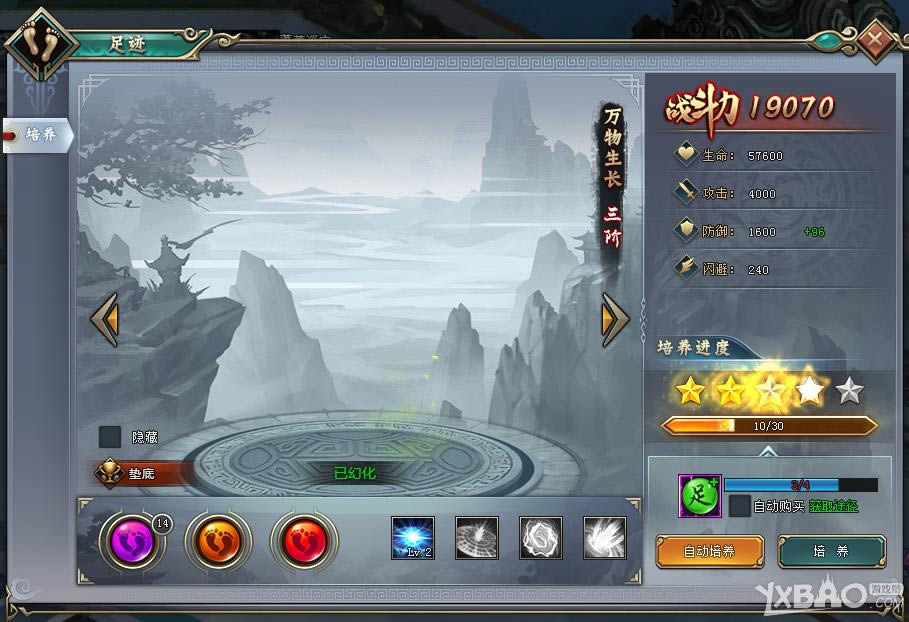This screenshot has width=909, height=622.
Task: Open the 获取途径 link
Action: (x=833, y=507)
